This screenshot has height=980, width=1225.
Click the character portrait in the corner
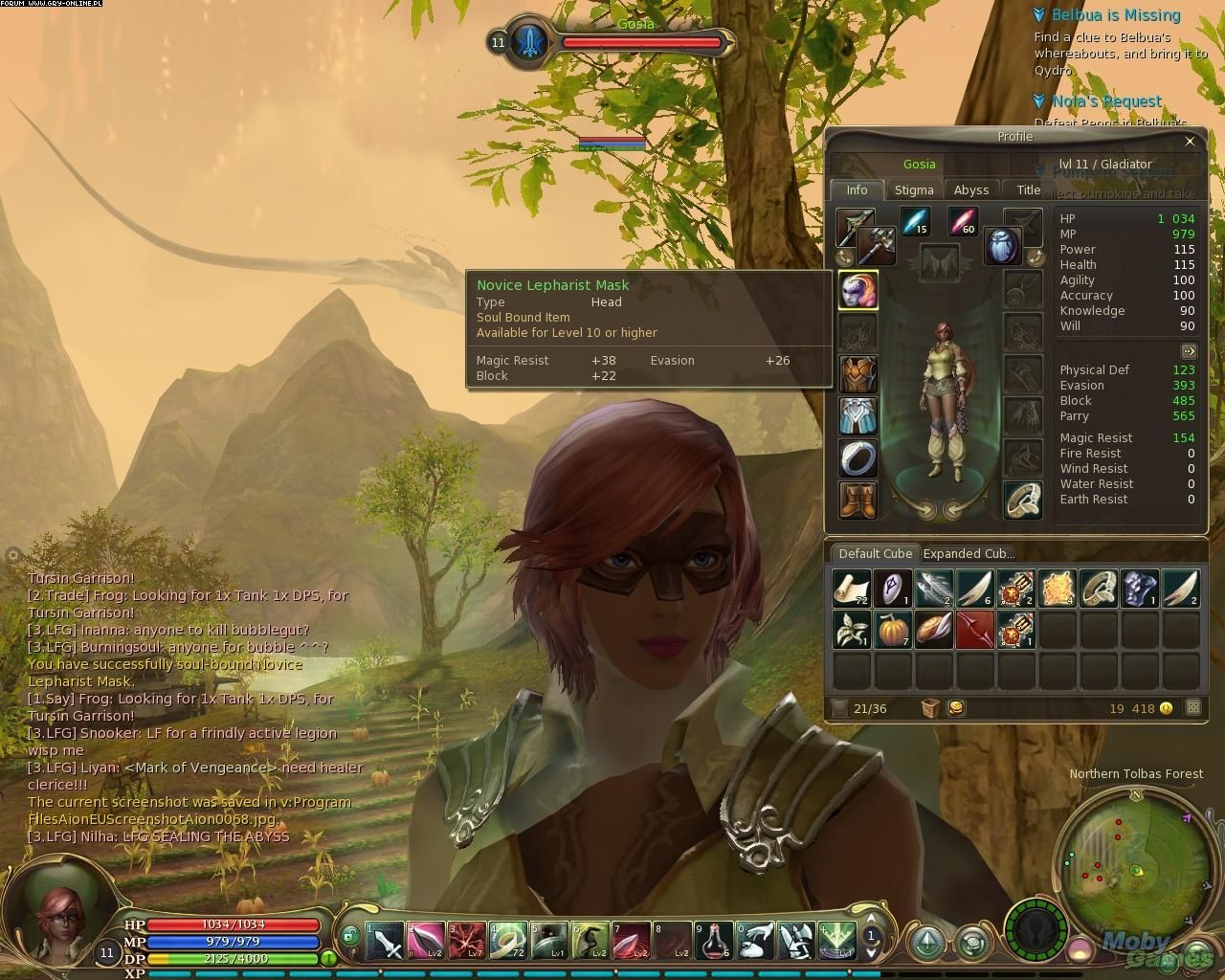pyautogui.click(x=59, y=917)
